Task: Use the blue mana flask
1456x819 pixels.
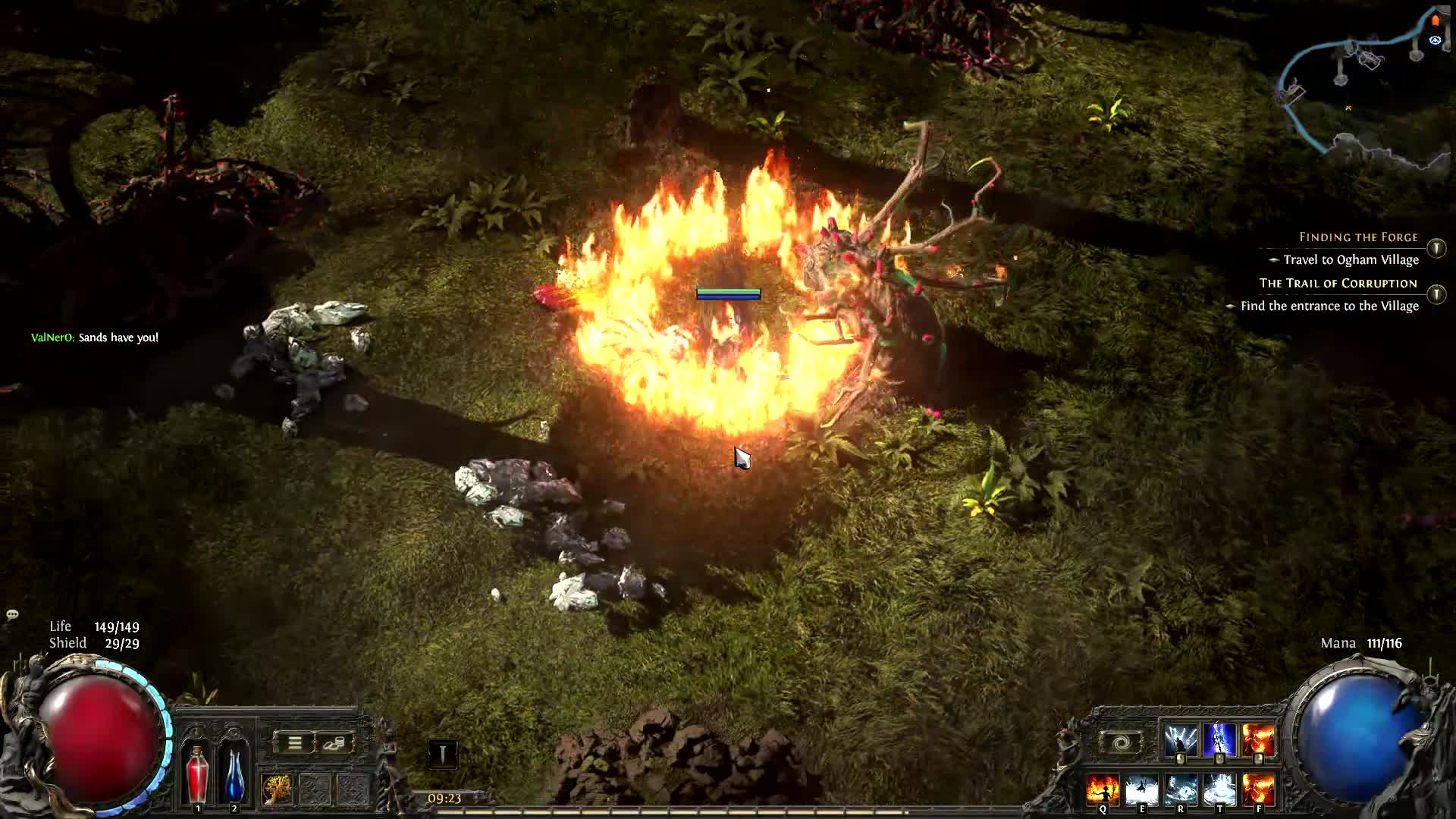Action: point(234,773)
